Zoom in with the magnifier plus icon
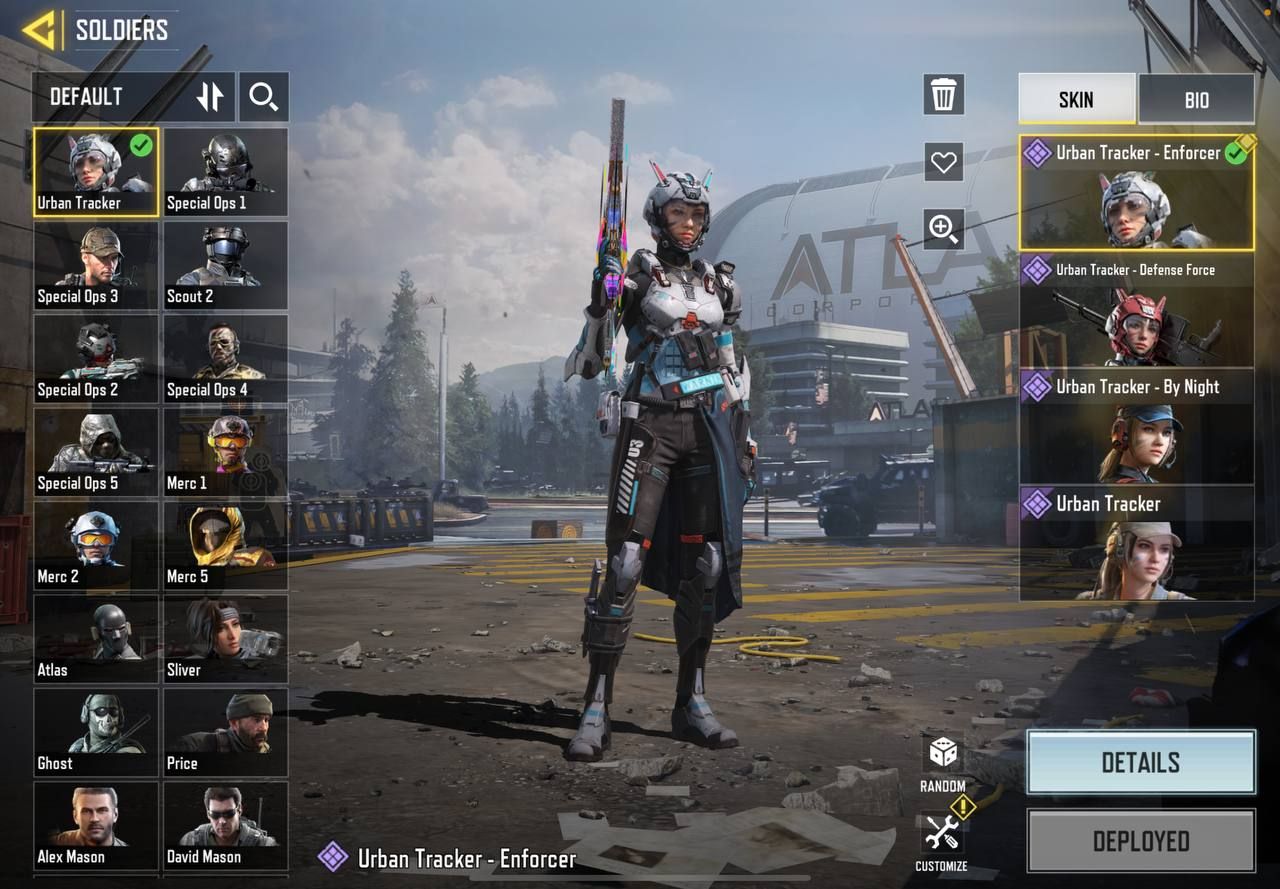The image size is (1280, 889). pyautogui.click(x=943, y=229)
